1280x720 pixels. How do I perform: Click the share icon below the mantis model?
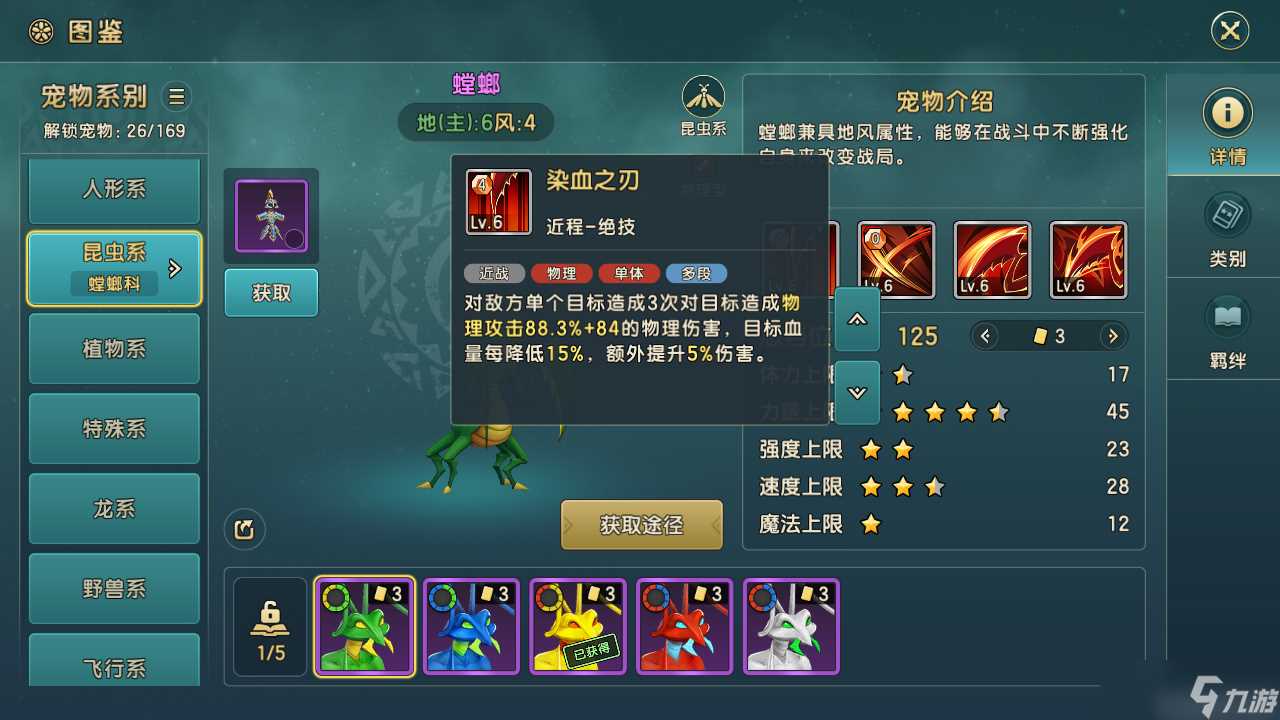click(x=243, y=530)
